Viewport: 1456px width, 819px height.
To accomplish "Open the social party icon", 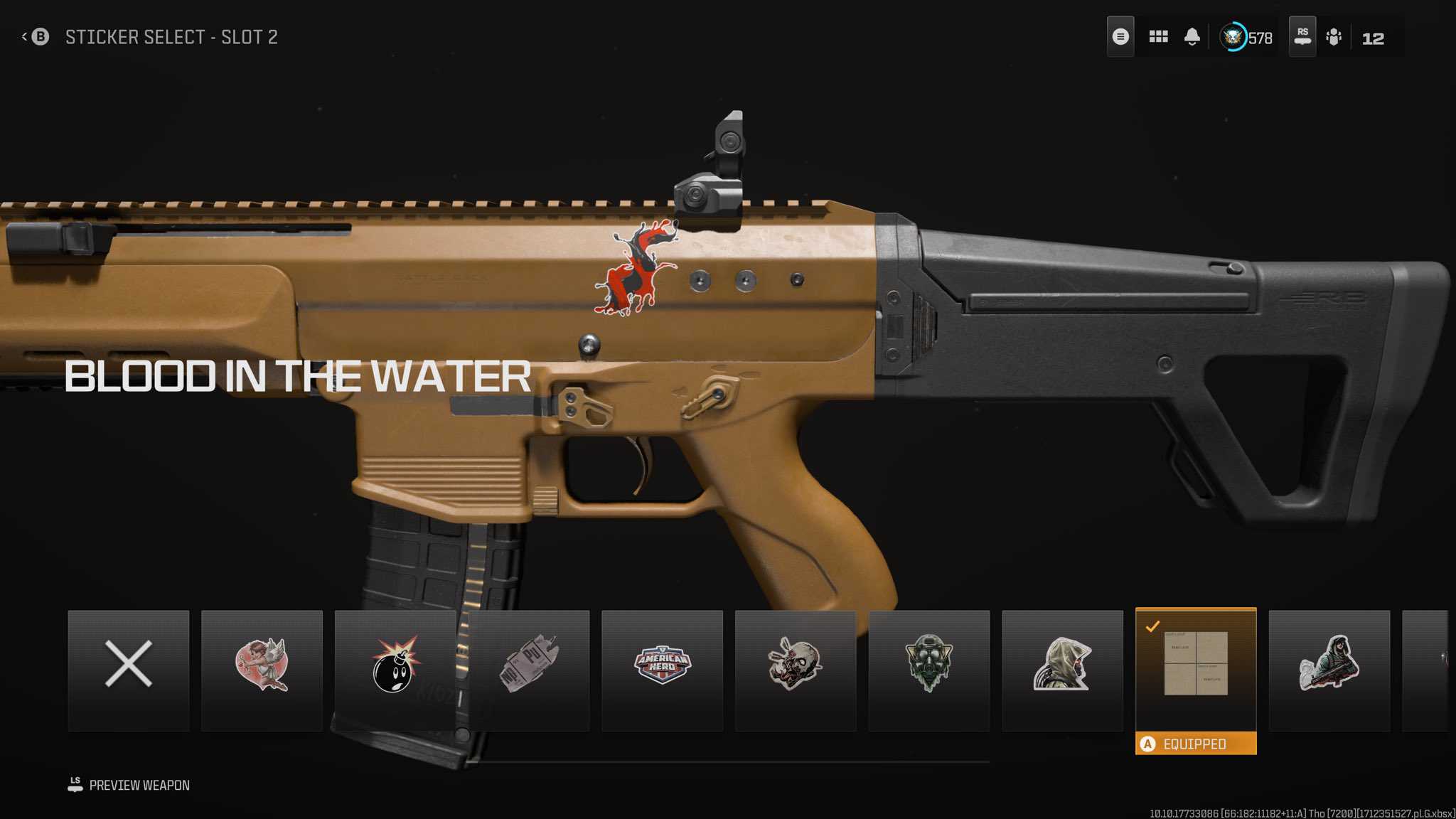I will point(1334,37).
